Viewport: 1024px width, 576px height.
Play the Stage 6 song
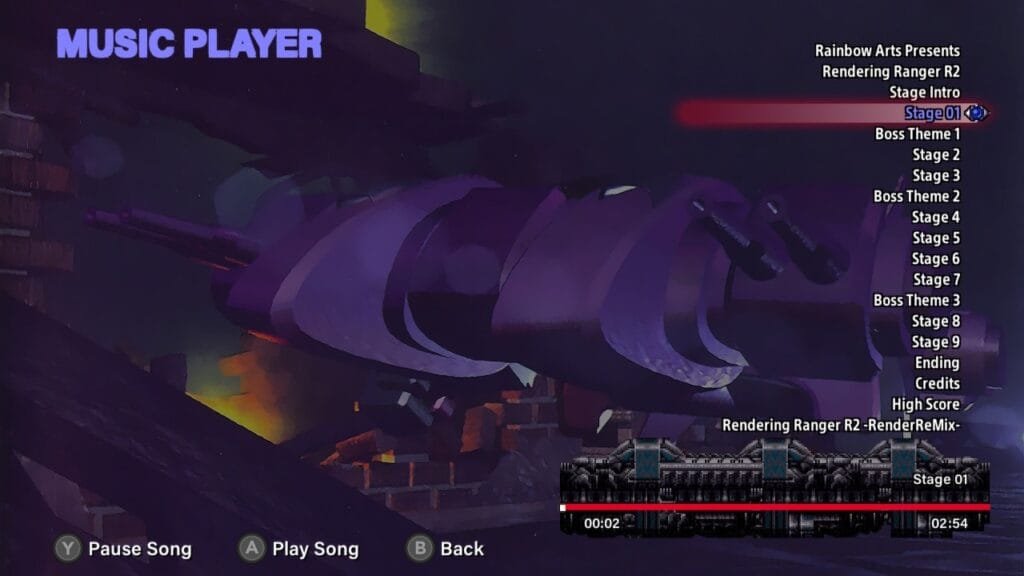click(x=936, y=259)
